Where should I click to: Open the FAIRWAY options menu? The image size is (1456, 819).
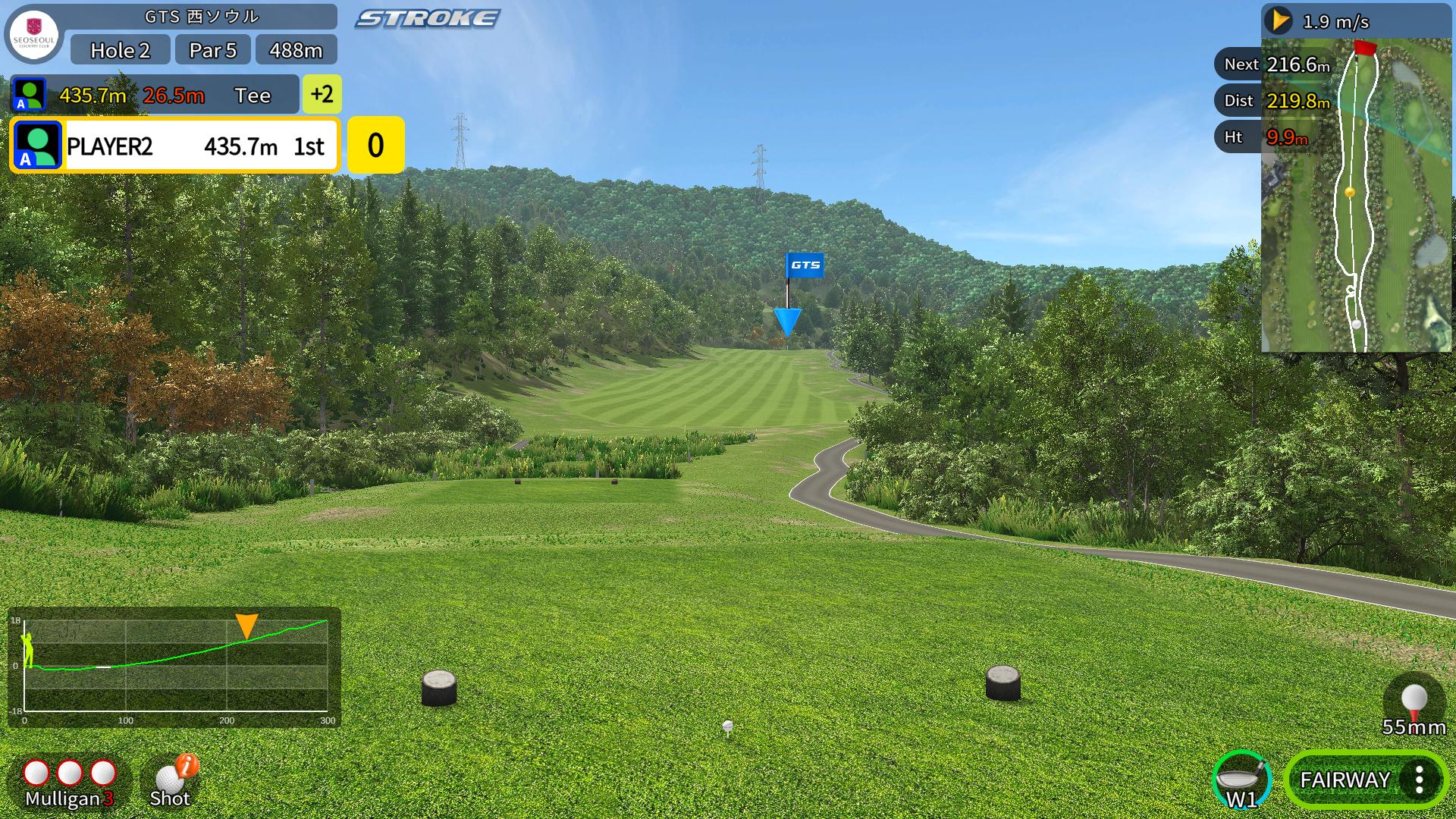(x=1418, y=780)
